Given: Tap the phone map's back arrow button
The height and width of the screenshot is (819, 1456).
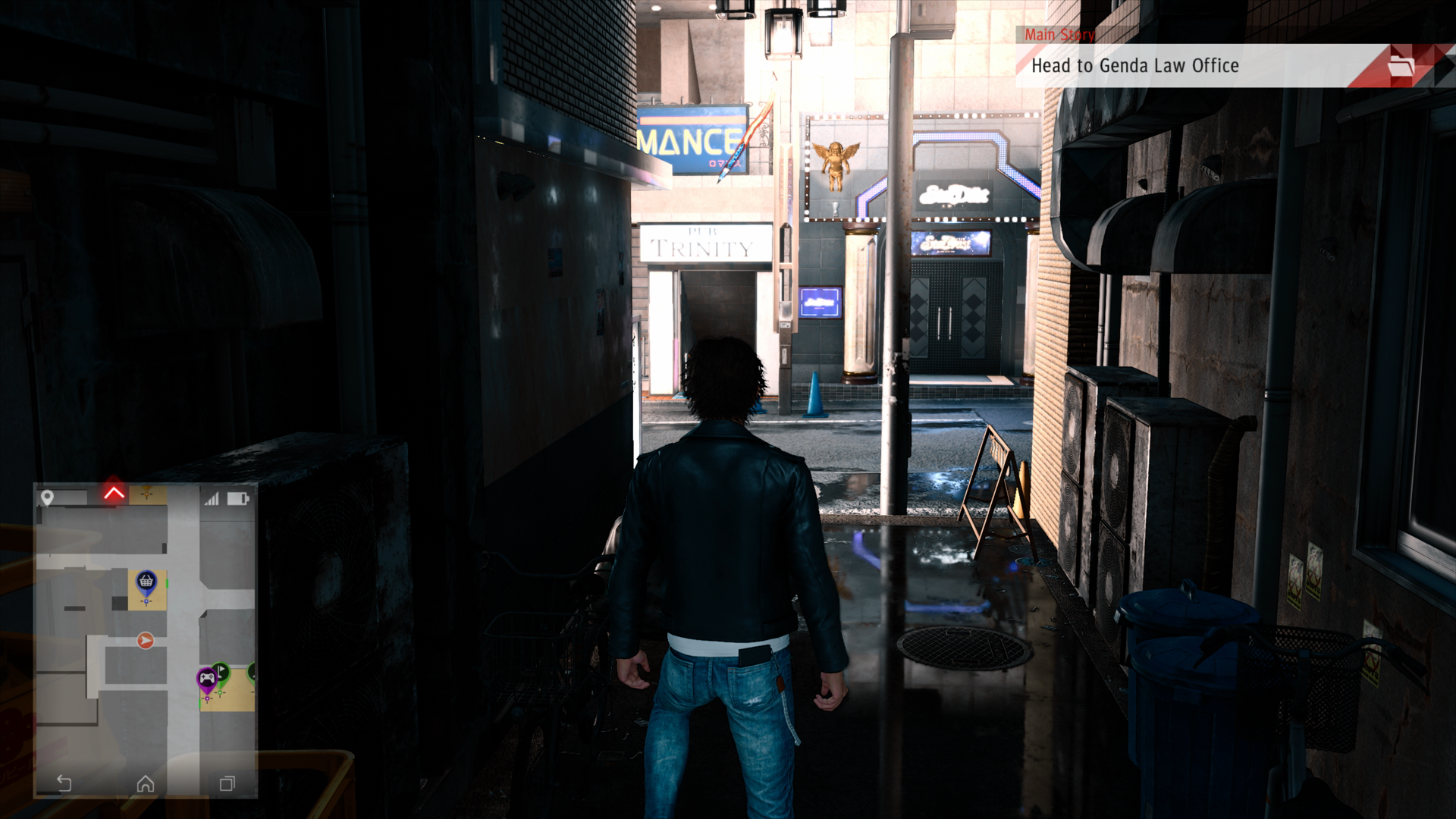Looking at the screenshot, I should pyautogui.click(x=64, y=783).
